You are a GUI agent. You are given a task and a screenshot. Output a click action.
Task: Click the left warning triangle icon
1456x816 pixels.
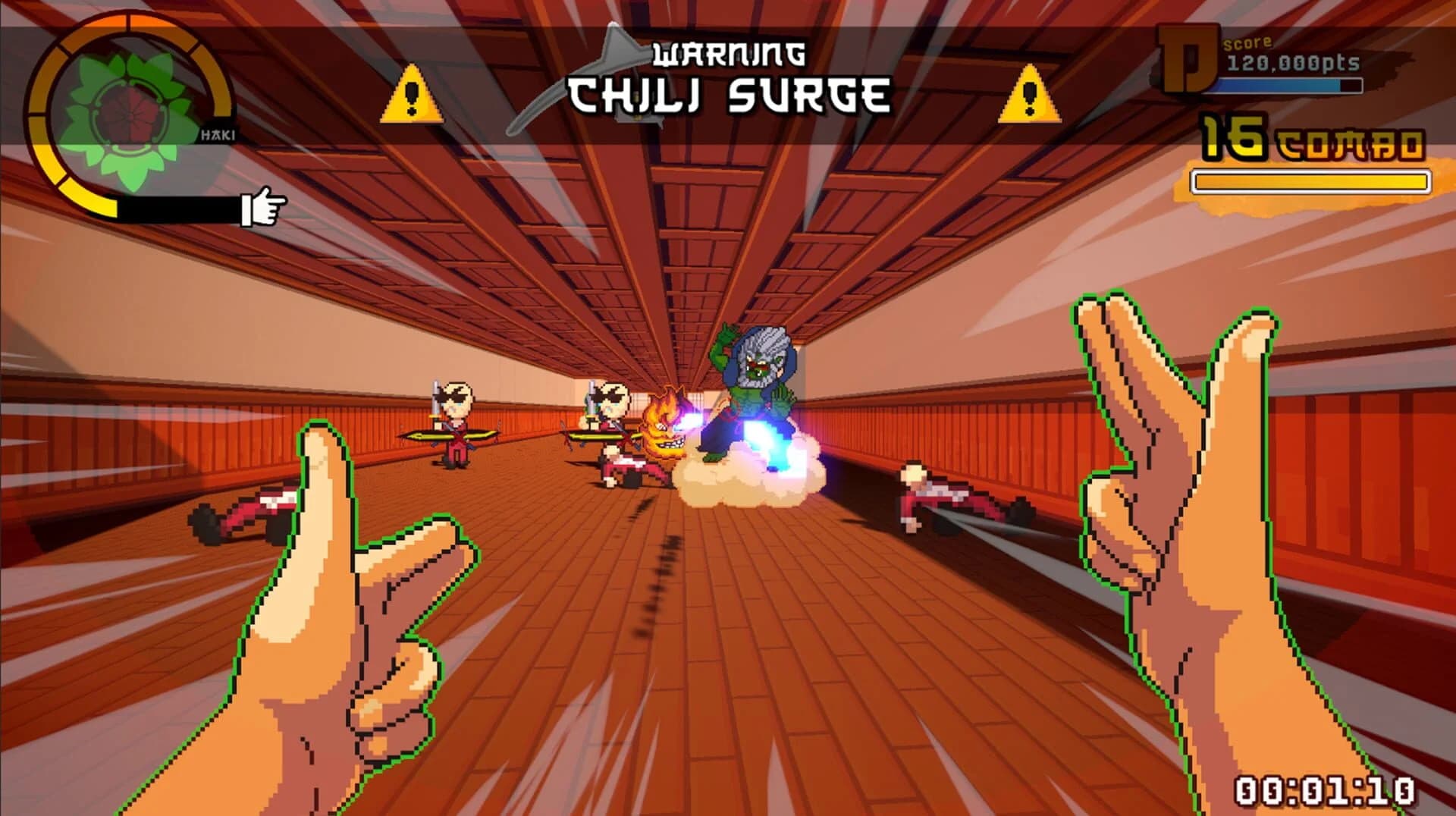(413, 97)
